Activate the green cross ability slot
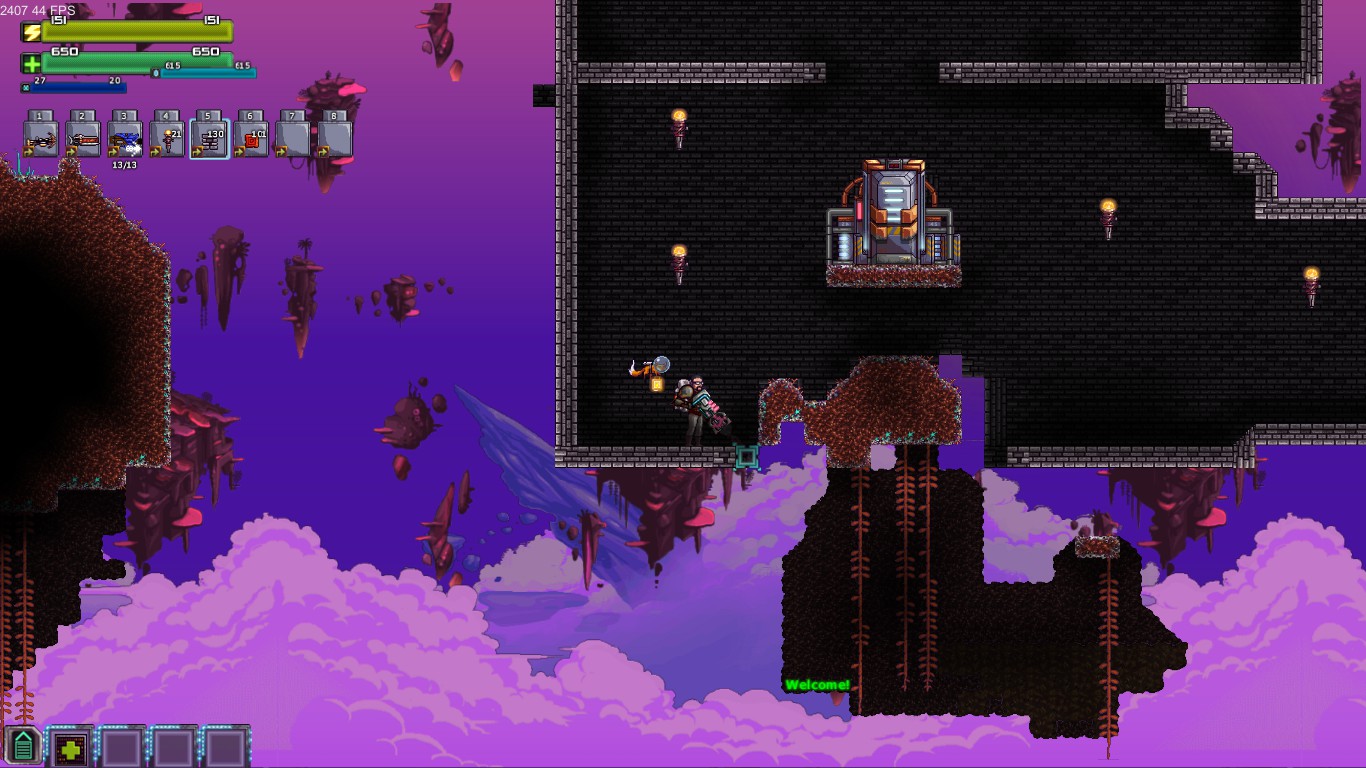 pyautogui.click(x=70, y=747)
